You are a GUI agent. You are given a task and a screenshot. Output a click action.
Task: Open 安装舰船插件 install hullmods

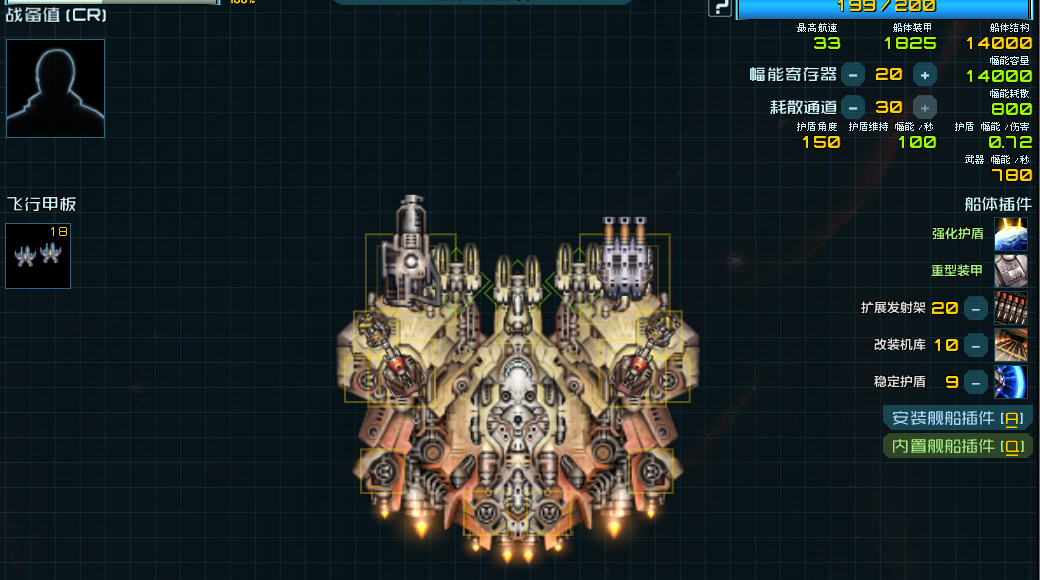pos(957,418)
